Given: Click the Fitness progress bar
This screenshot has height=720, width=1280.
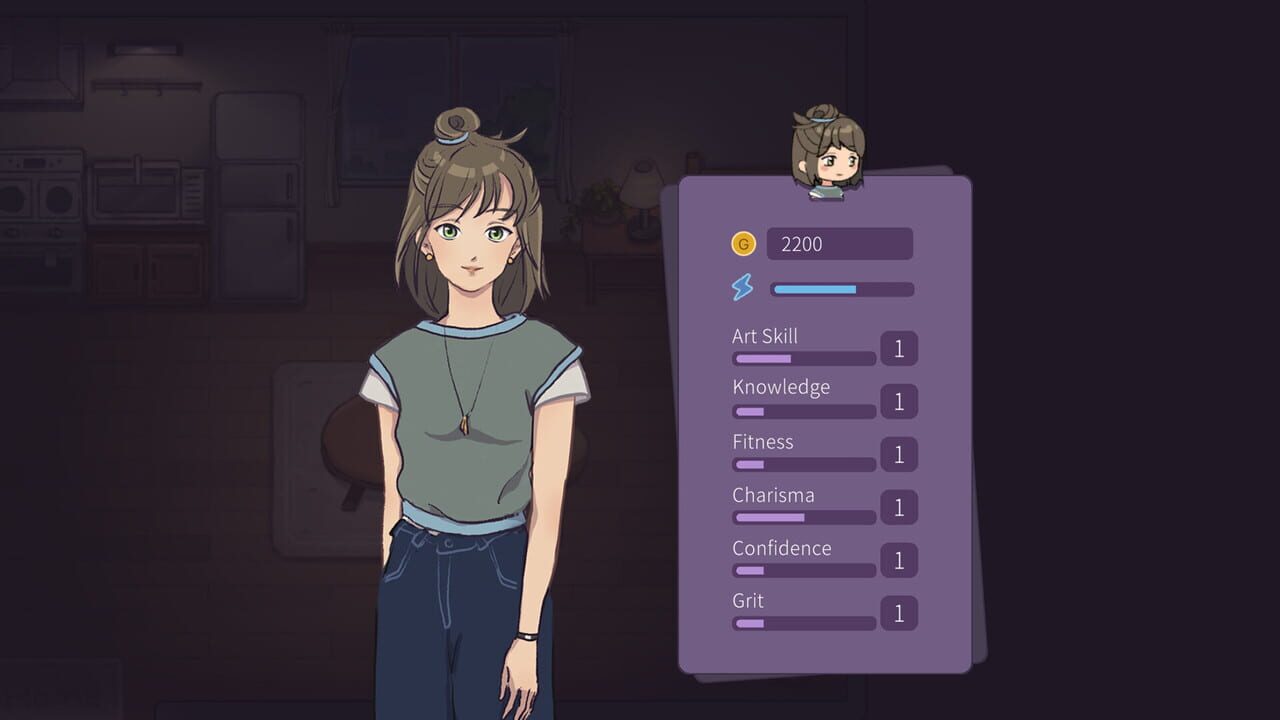Looking at the screenshot, I should click(803, 465).
